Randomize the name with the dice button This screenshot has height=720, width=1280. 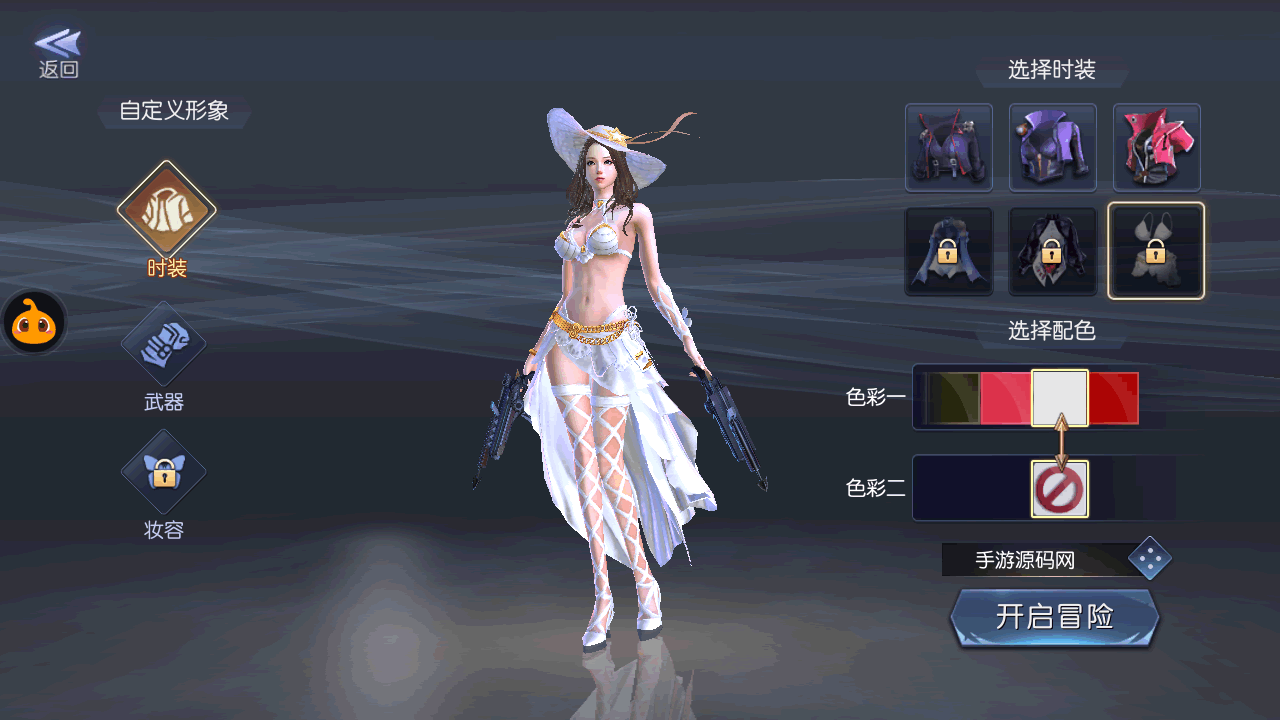tap(1150, 559)
